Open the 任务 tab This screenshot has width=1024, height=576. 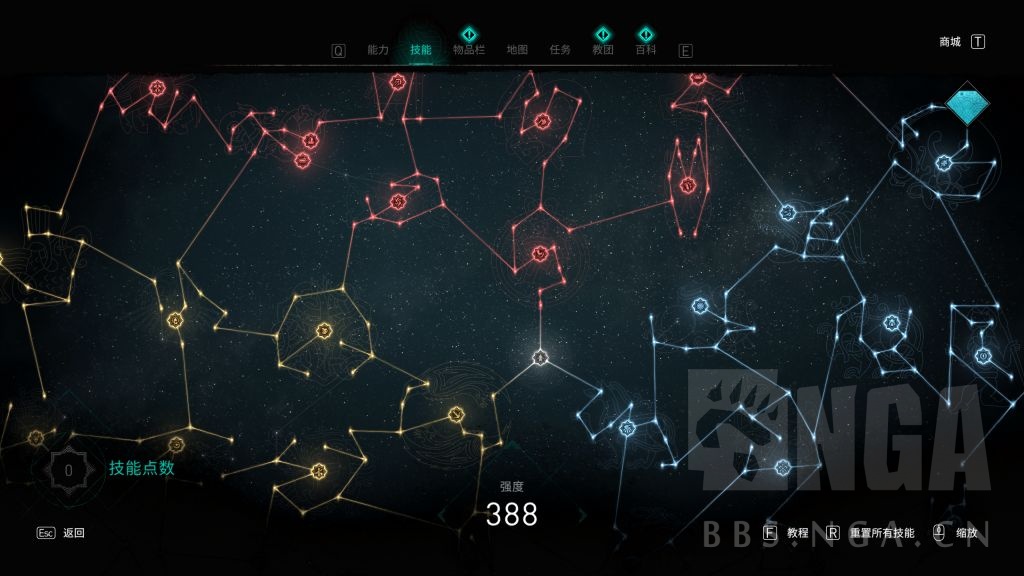coord(560,50)
